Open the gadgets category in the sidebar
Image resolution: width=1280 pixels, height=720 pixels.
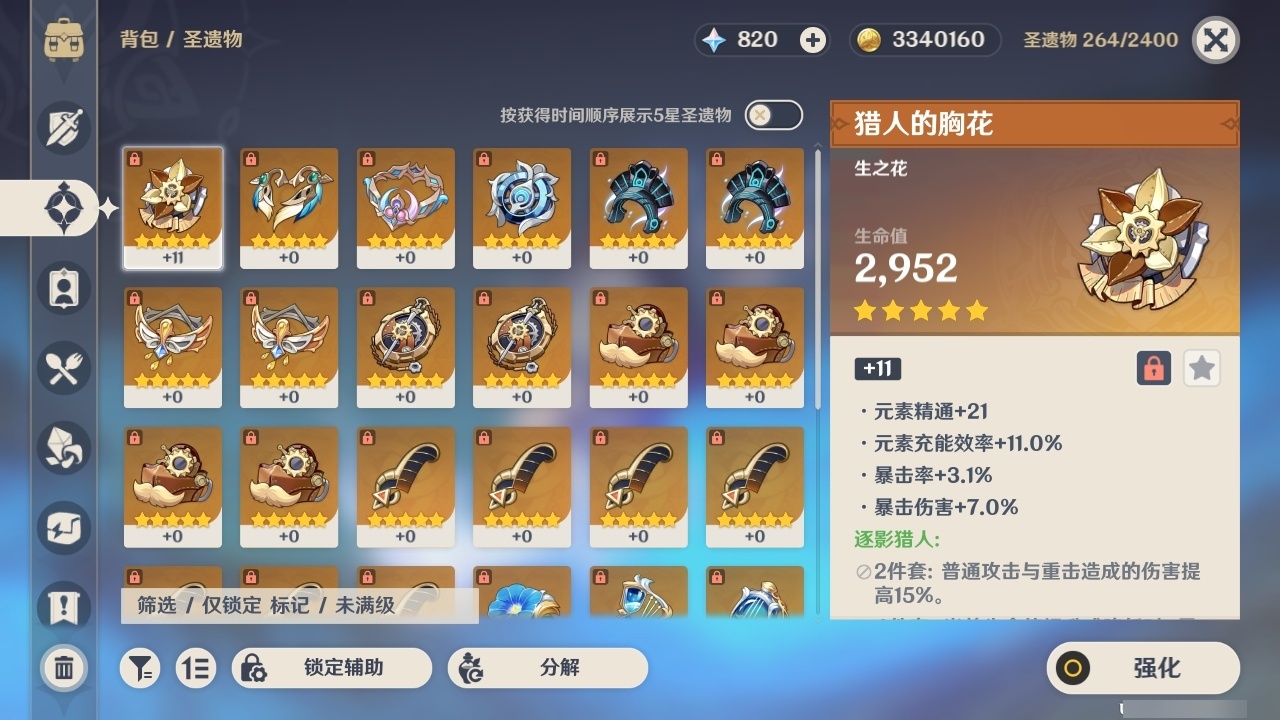click(63, 528)
